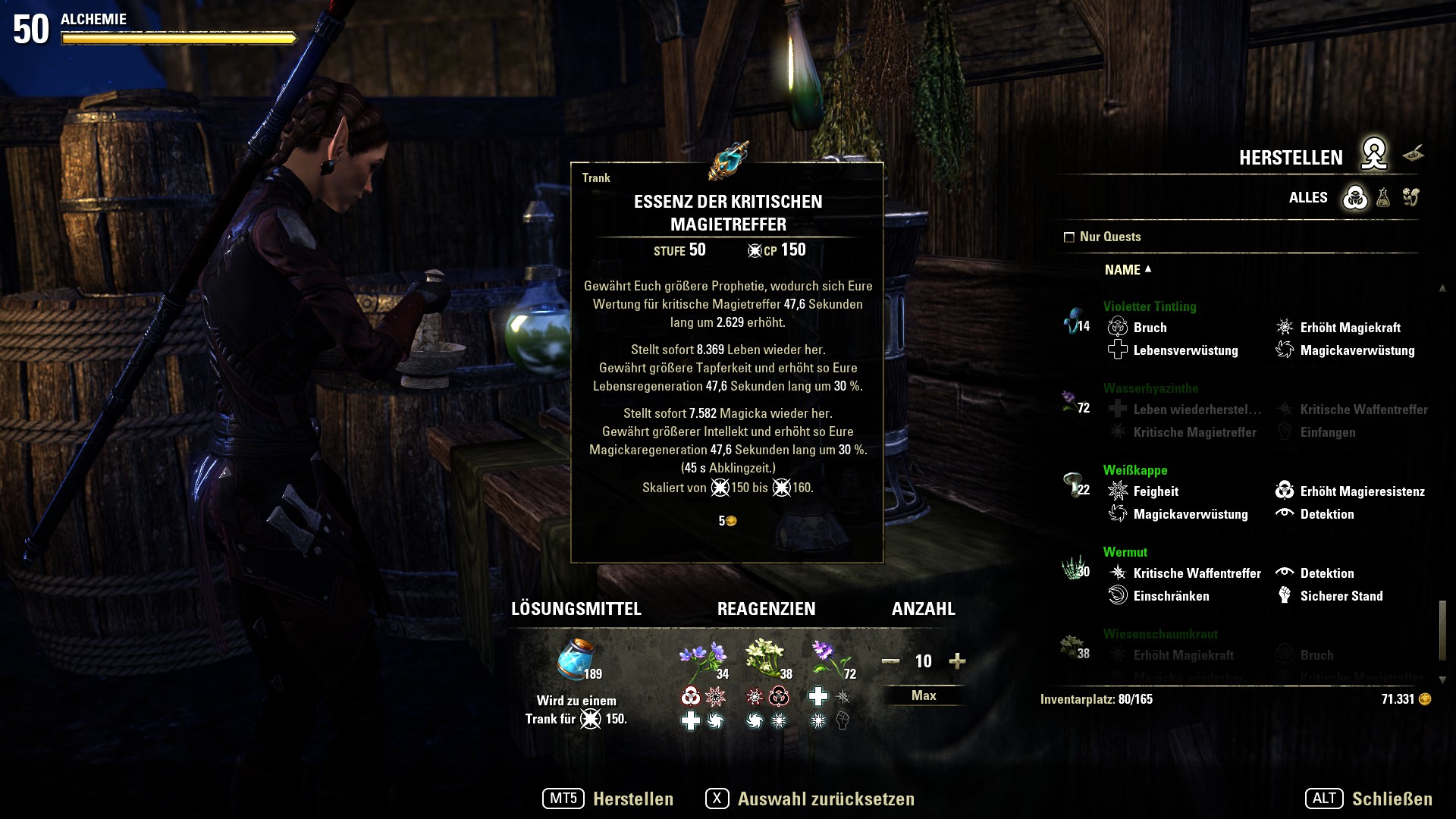This screenshot has width=1456, height=819.
Task: Select the white flower reagent slot with 38
Action: pyautogui.click(x=767, y=660)
